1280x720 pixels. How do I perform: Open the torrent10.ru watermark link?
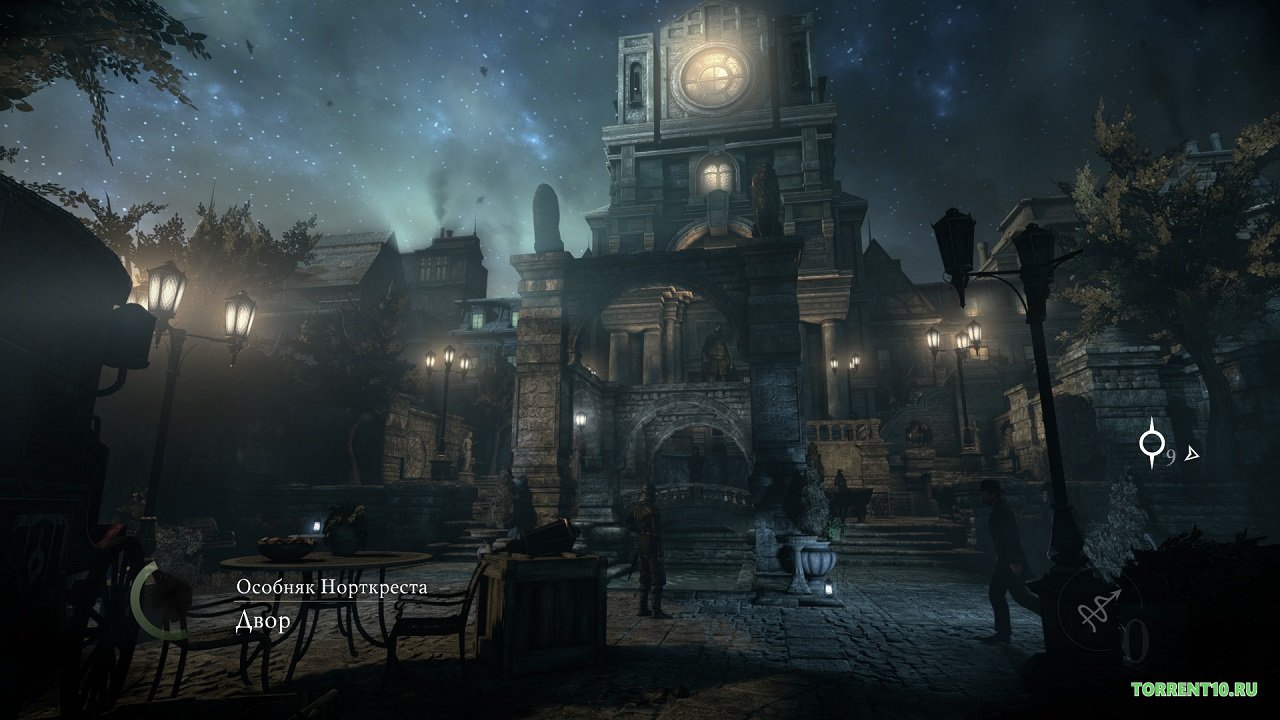click(x=1194, y=689)
